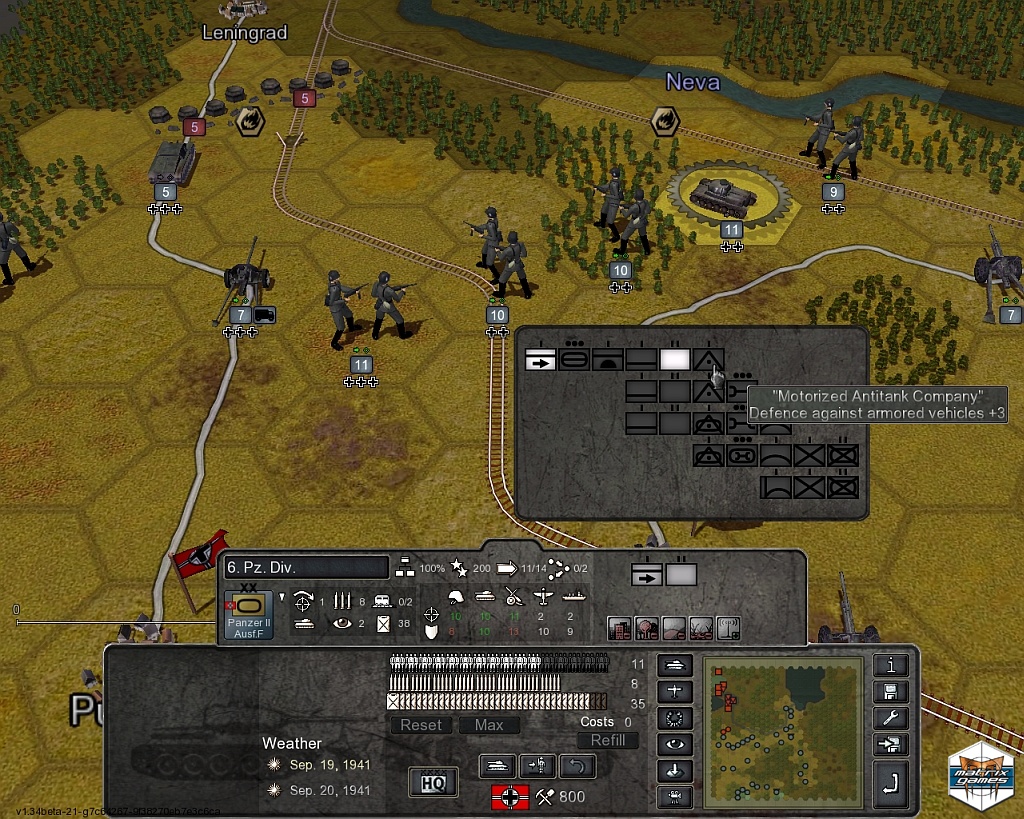Choose the highlighted Motorized Antitank Company symbol
The width and height of the screenshot is (1024, 819).
pos(708,360)
